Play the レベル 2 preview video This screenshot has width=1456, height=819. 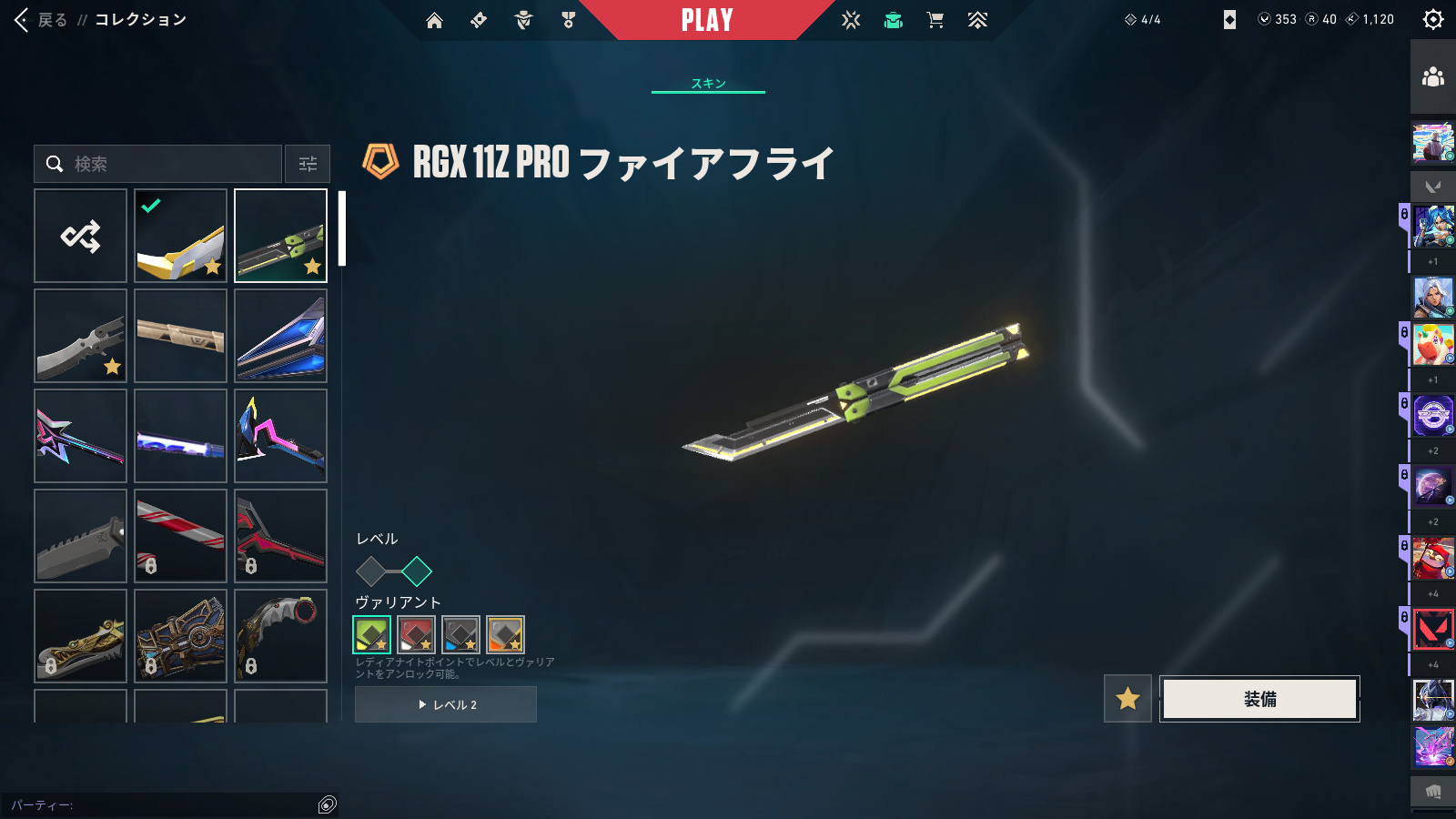coord(446,704)
